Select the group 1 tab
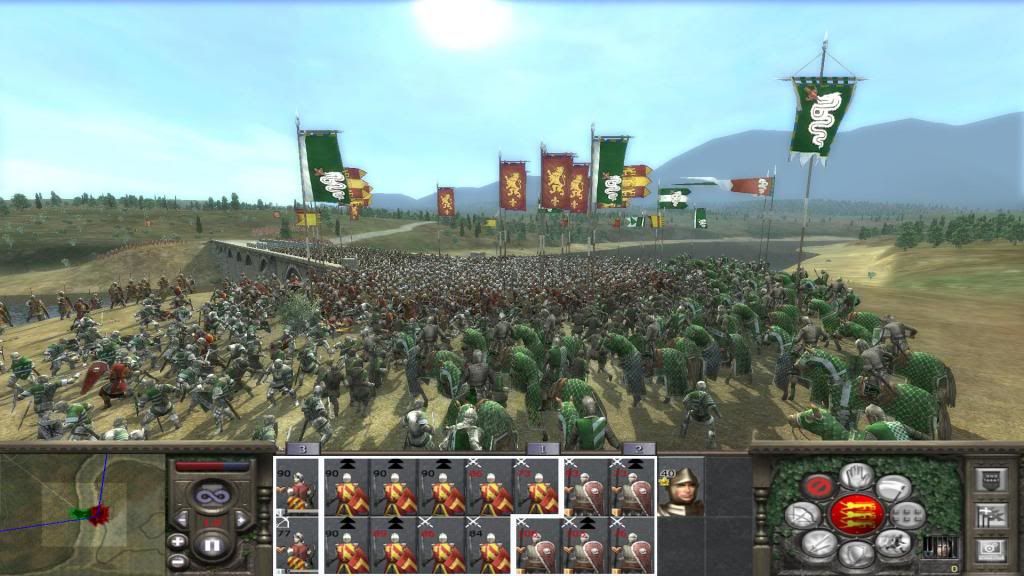1024x576 pixels. click(x=542, y=450)
